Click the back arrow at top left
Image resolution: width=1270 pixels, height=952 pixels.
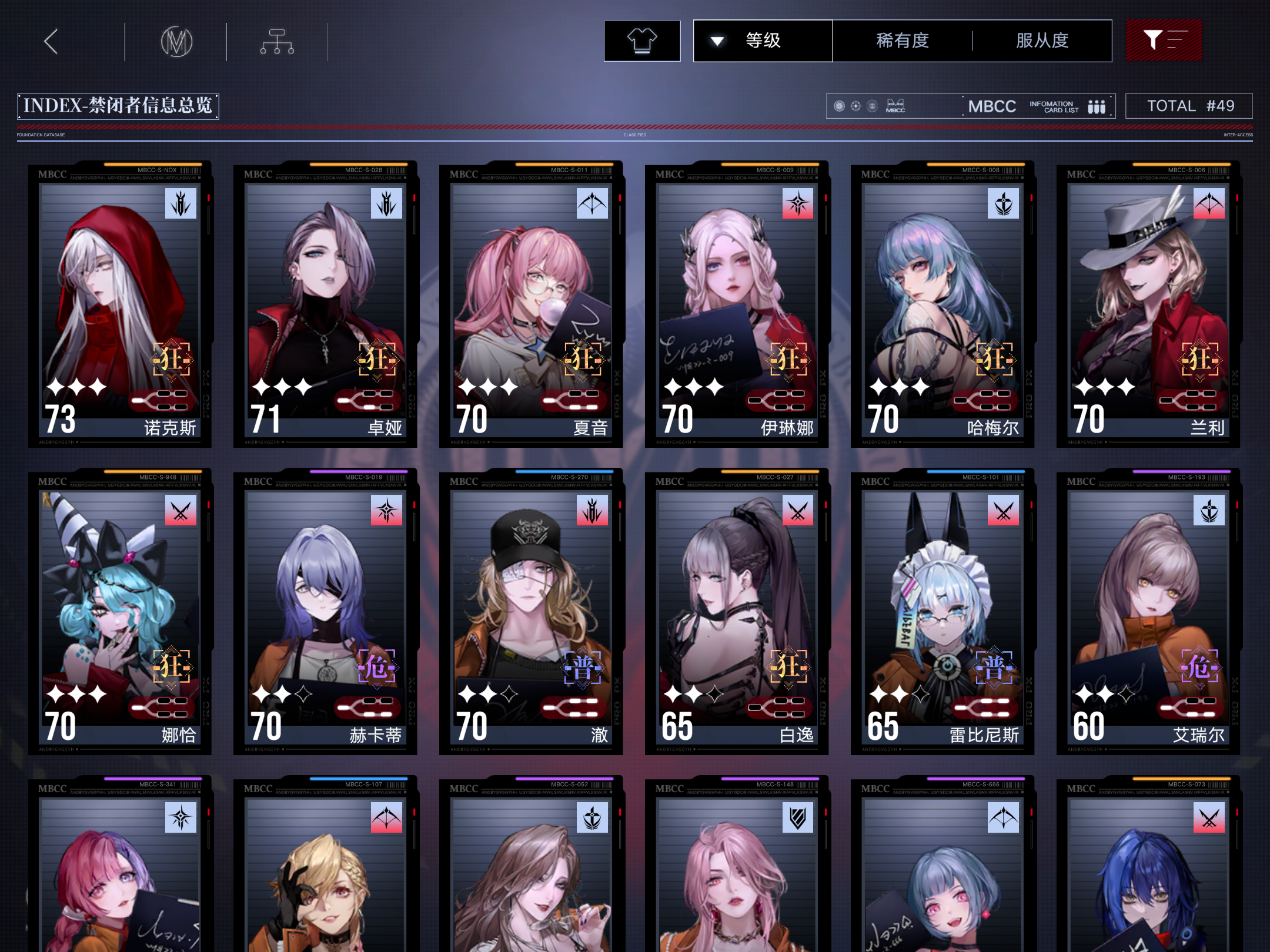tap(51, 41)
